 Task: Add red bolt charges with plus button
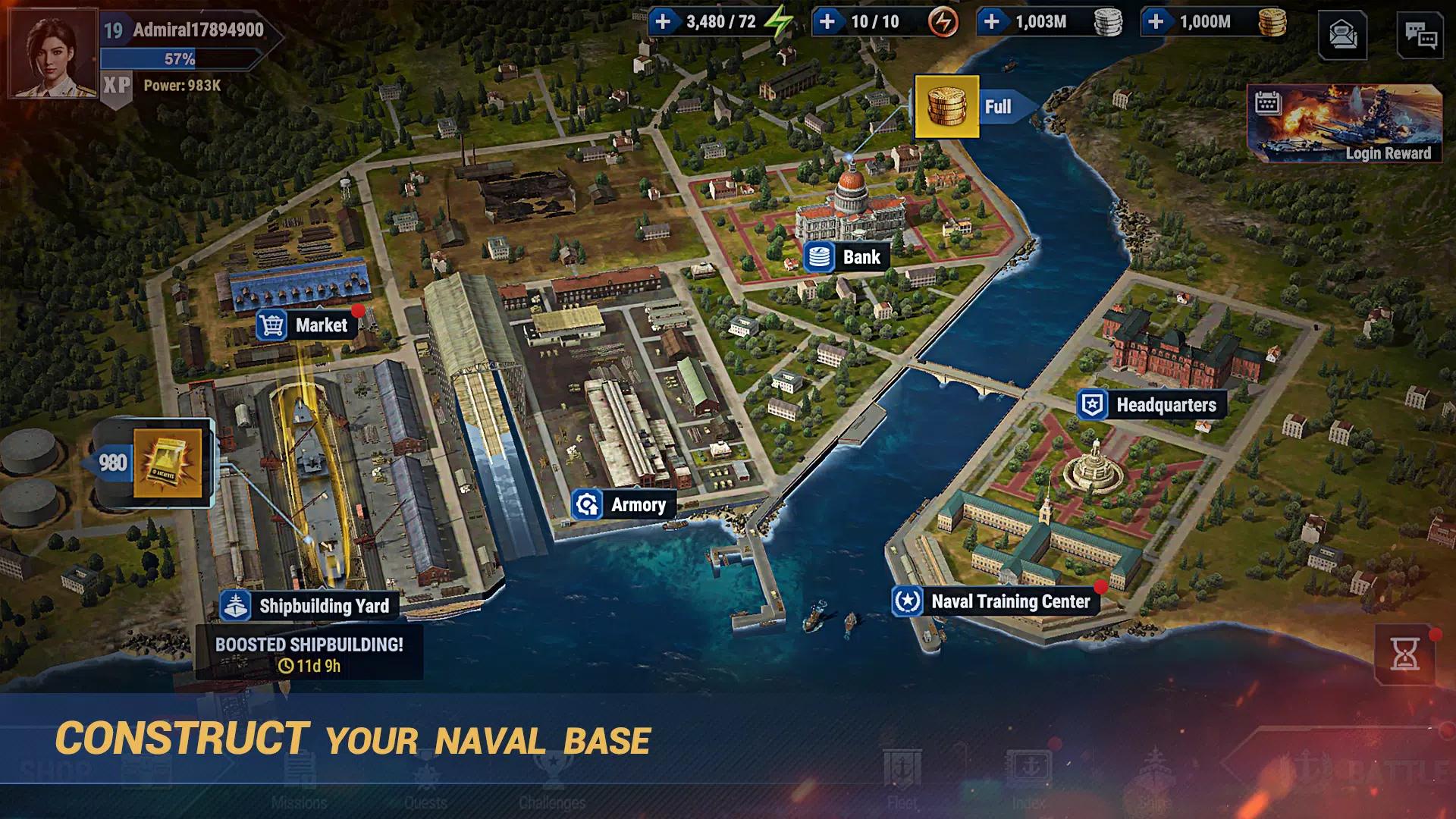click(827, 21)
